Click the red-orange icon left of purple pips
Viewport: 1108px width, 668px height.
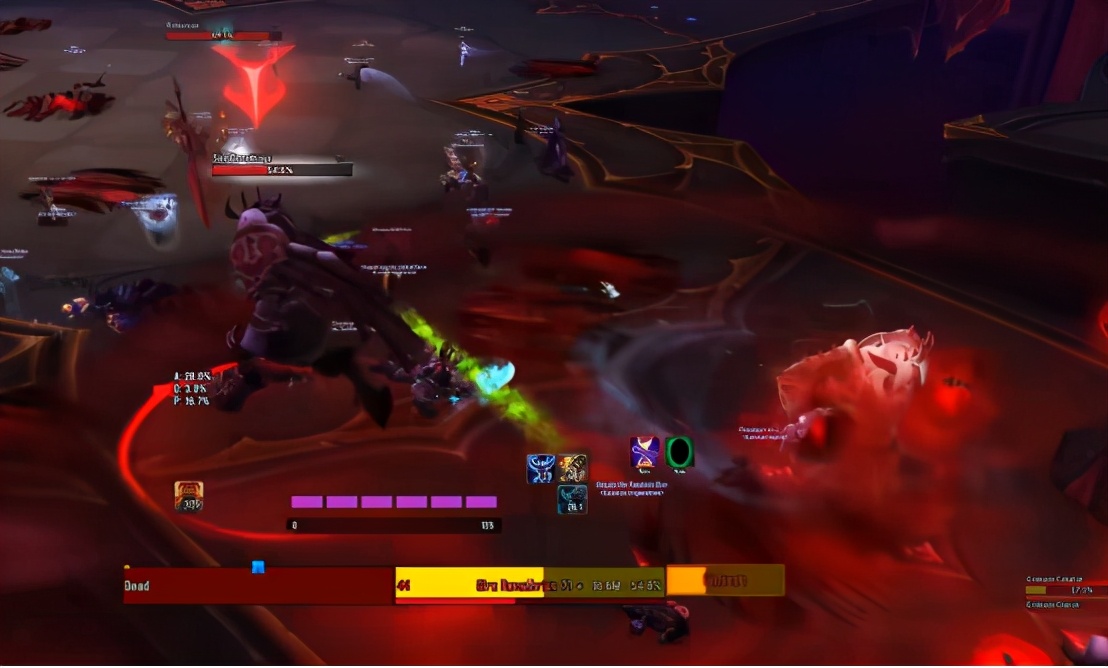click(x=189, y=496)
